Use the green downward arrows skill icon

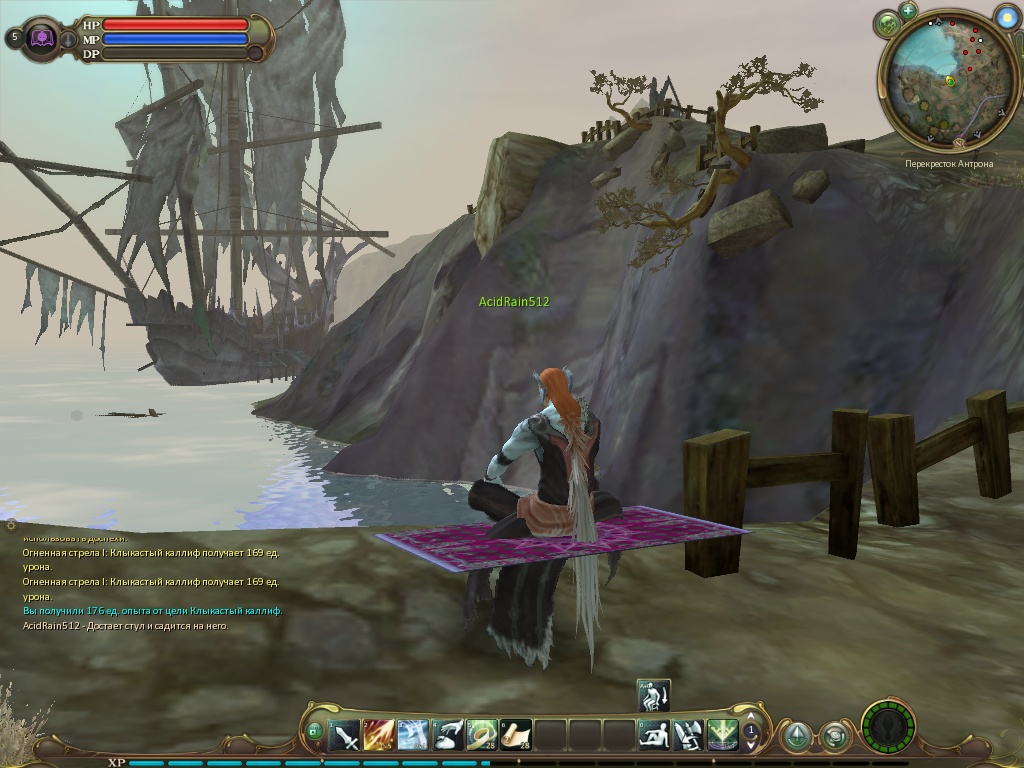tap(722, 736)
